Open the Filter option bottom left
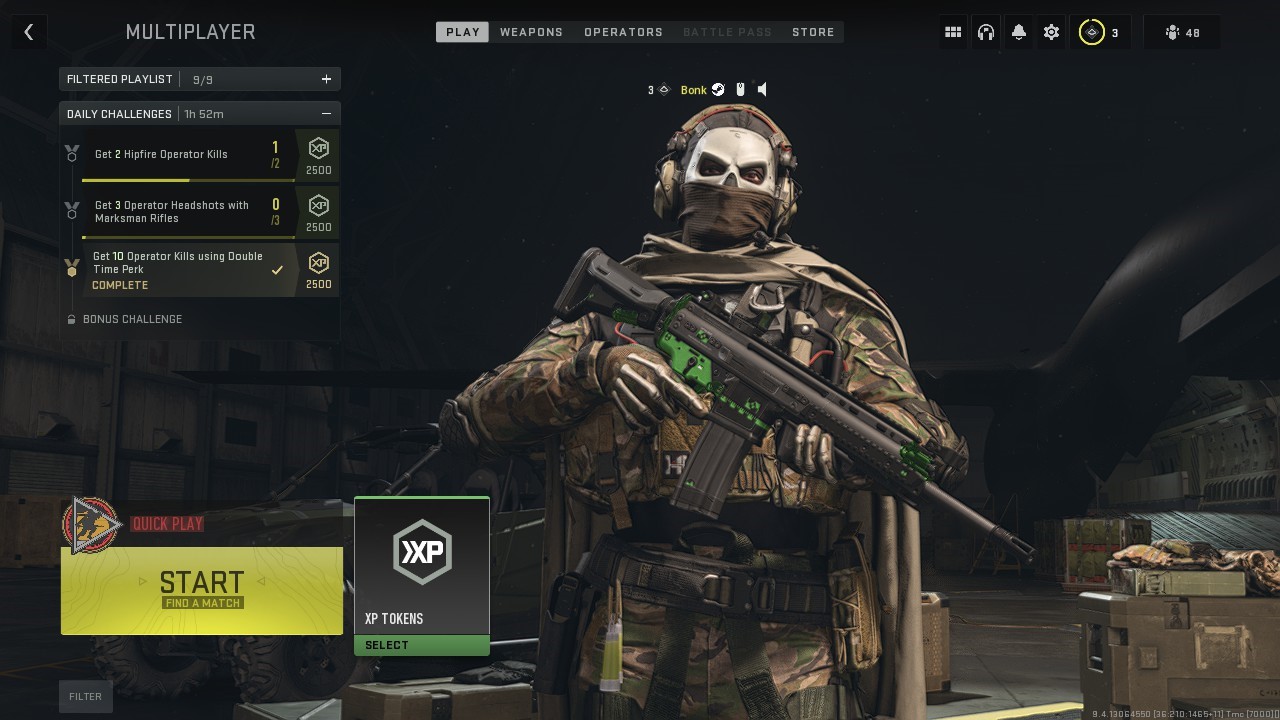 point(85,696)
